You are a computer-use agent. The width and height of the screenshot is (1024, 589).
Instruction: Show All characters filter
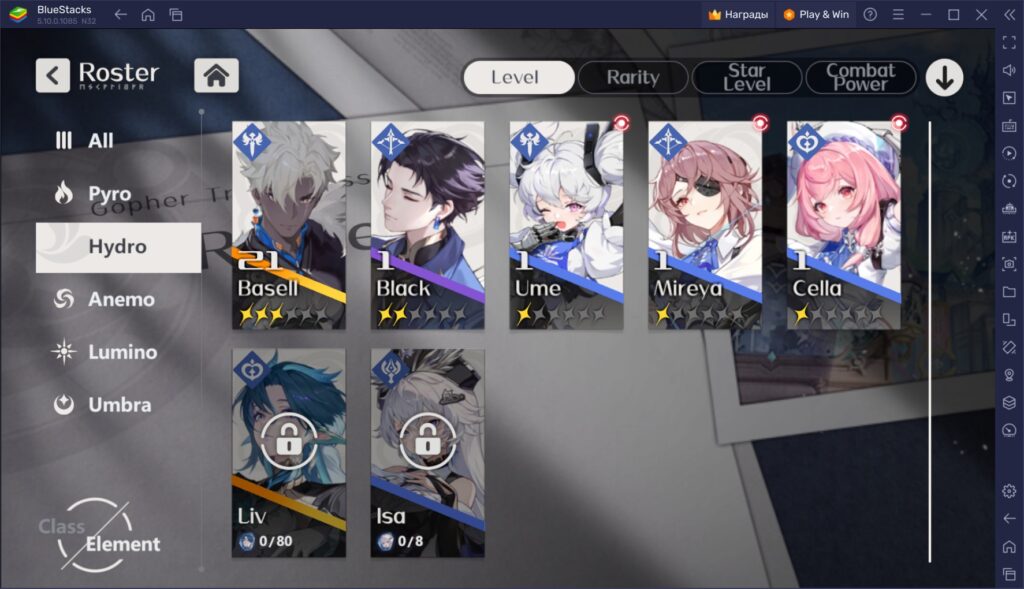pos(100,141)
